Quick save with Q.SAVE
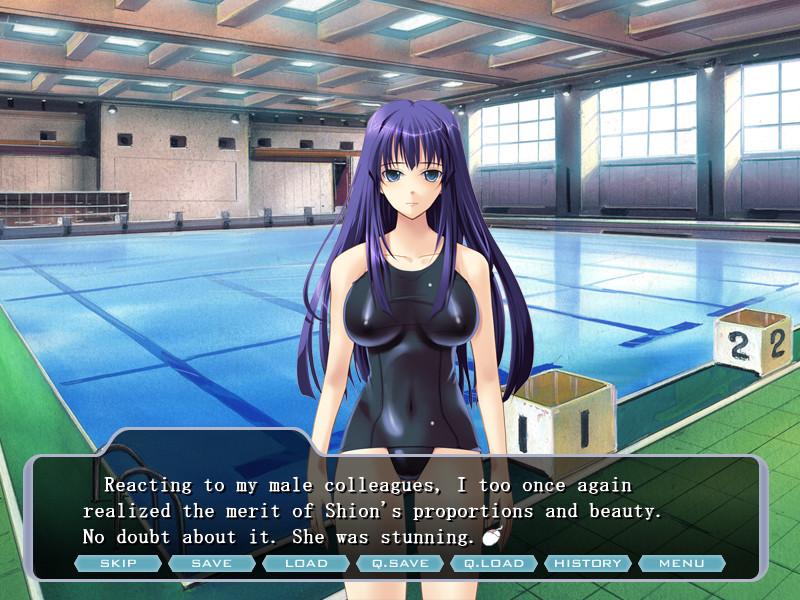This screenshot has width=800, height=600. point(400,564)
